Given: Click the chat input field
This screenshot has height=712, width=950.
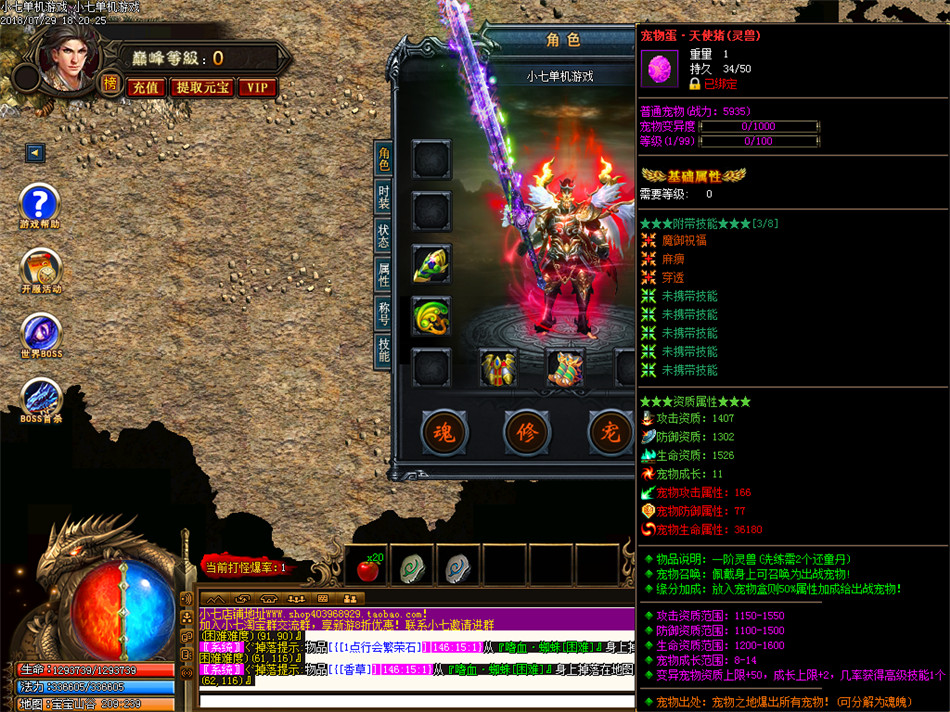Looking at the screenshot, I should pos(415,698).
